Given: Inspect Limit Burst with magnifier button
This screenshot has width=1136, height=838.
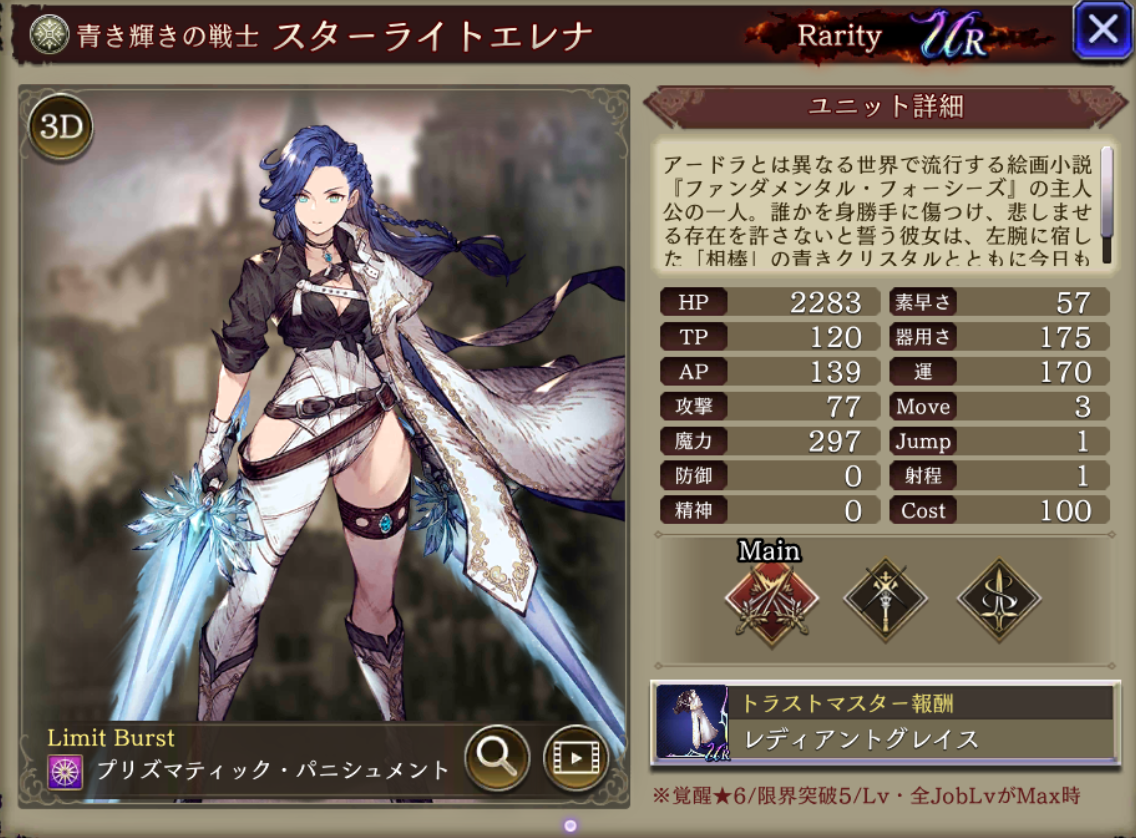Looking at the screenshot, I should [x=497, y=757].
